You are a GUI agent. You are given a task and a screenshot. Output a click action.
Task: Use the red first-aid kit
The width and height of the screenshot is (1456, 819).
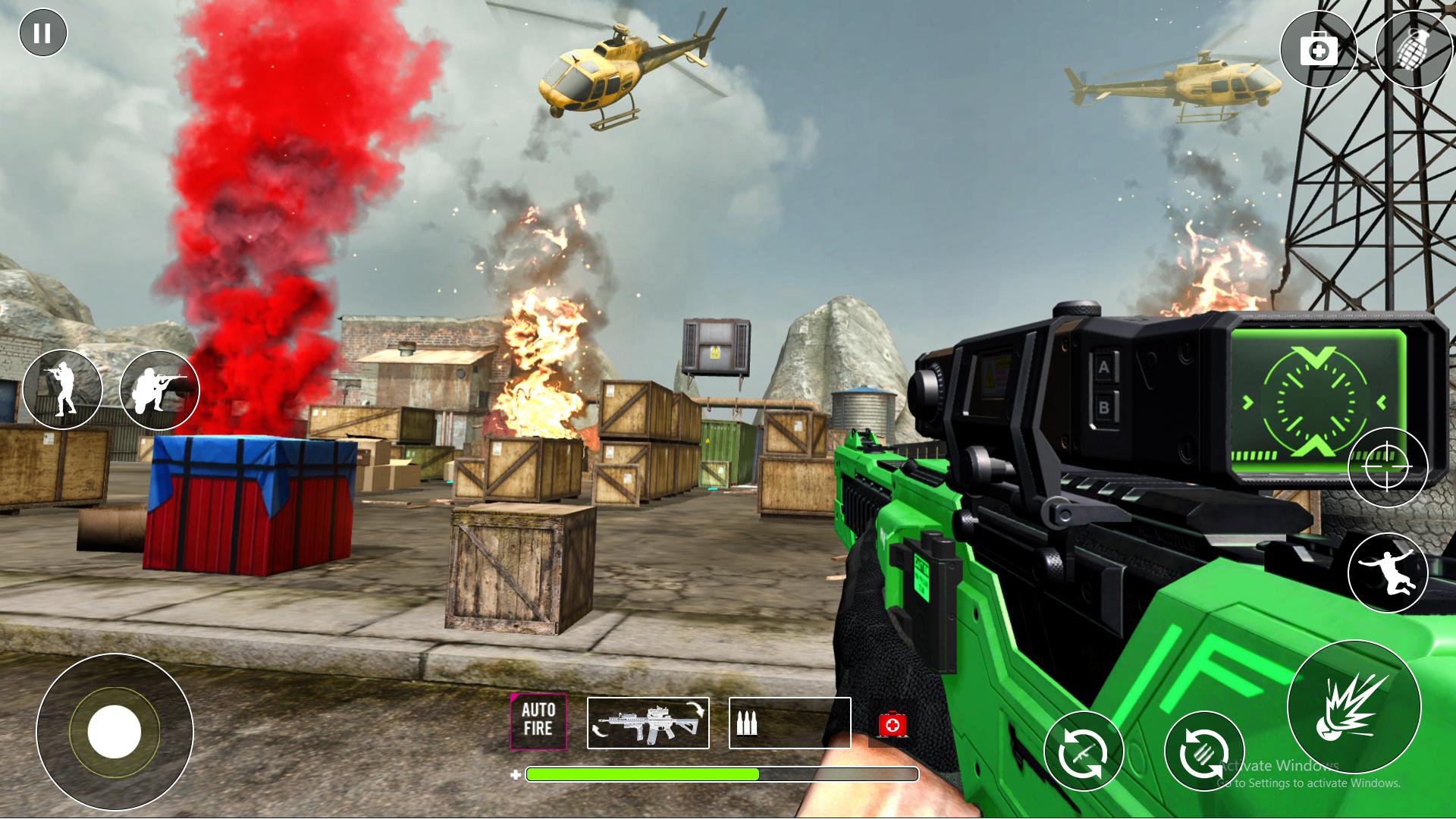(x=893, y=724)
